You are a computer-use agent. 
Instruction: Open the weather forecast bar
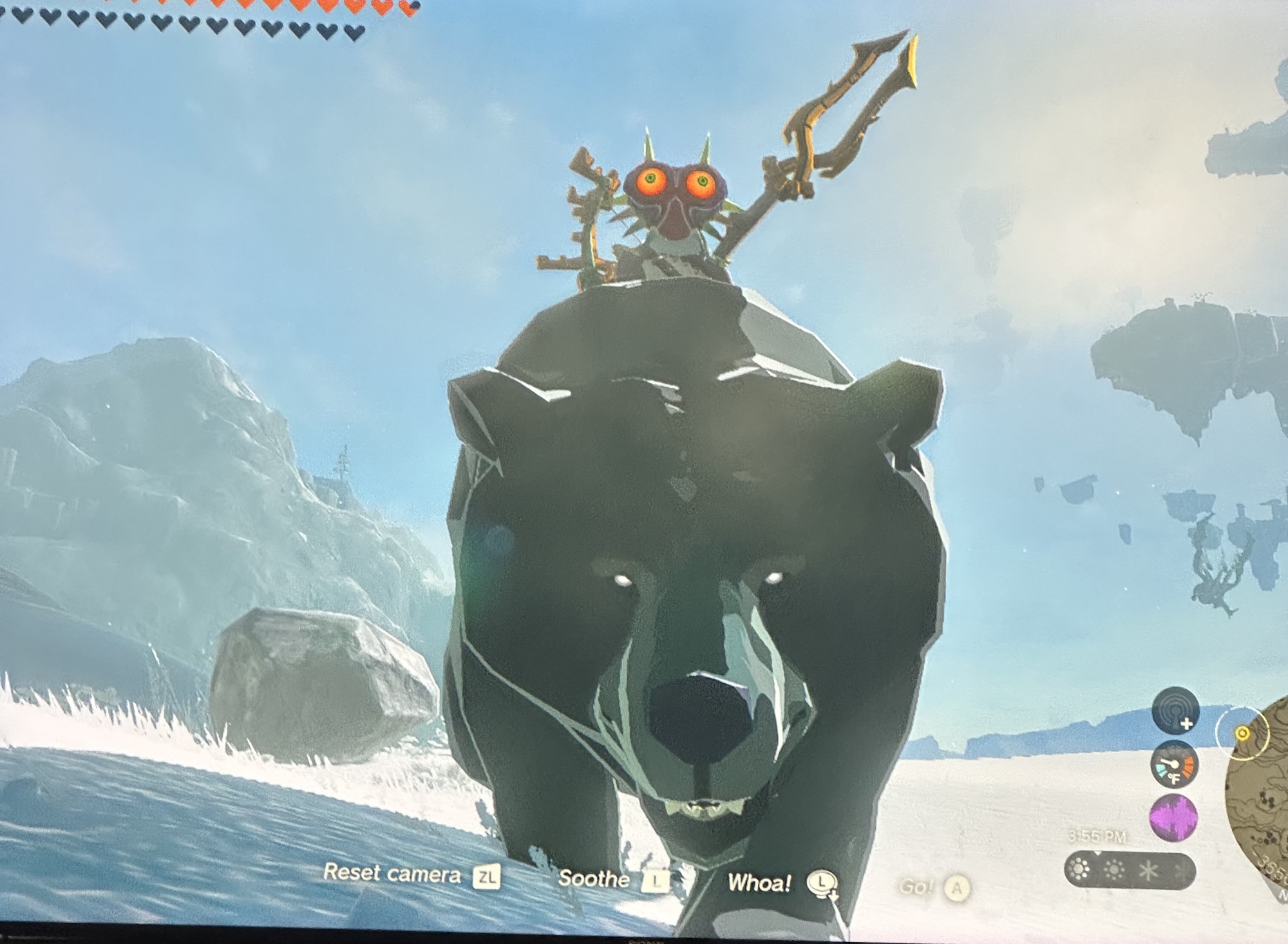[1130, 871]
